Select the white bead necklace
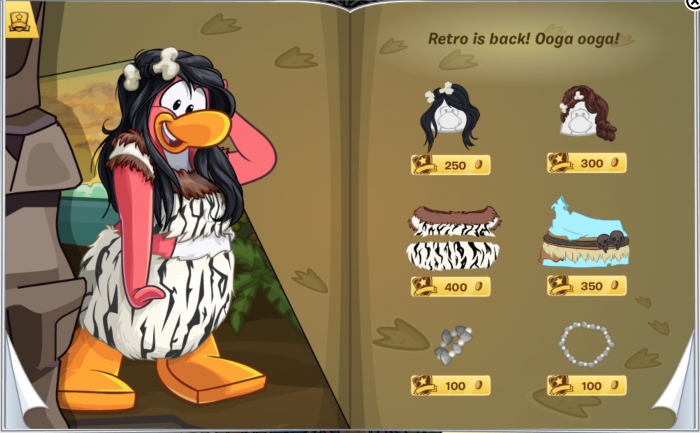This screenshot has width=700, height=433. coord(586,344)
